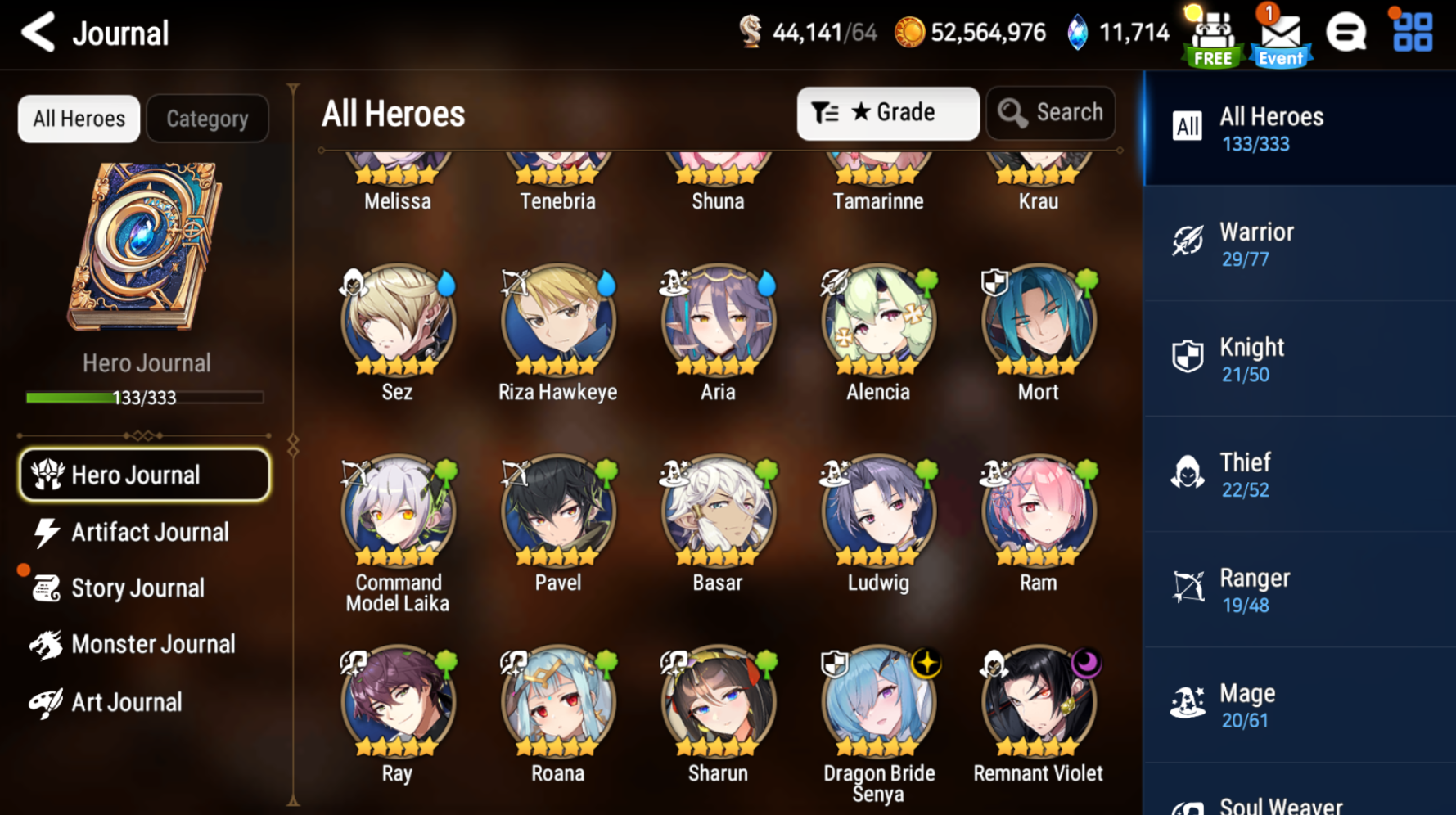This screenshot has width=1456, height=815.
Task: Enable the Ranger class filter
Action: pyautogui.click(x=1299, y=588)
